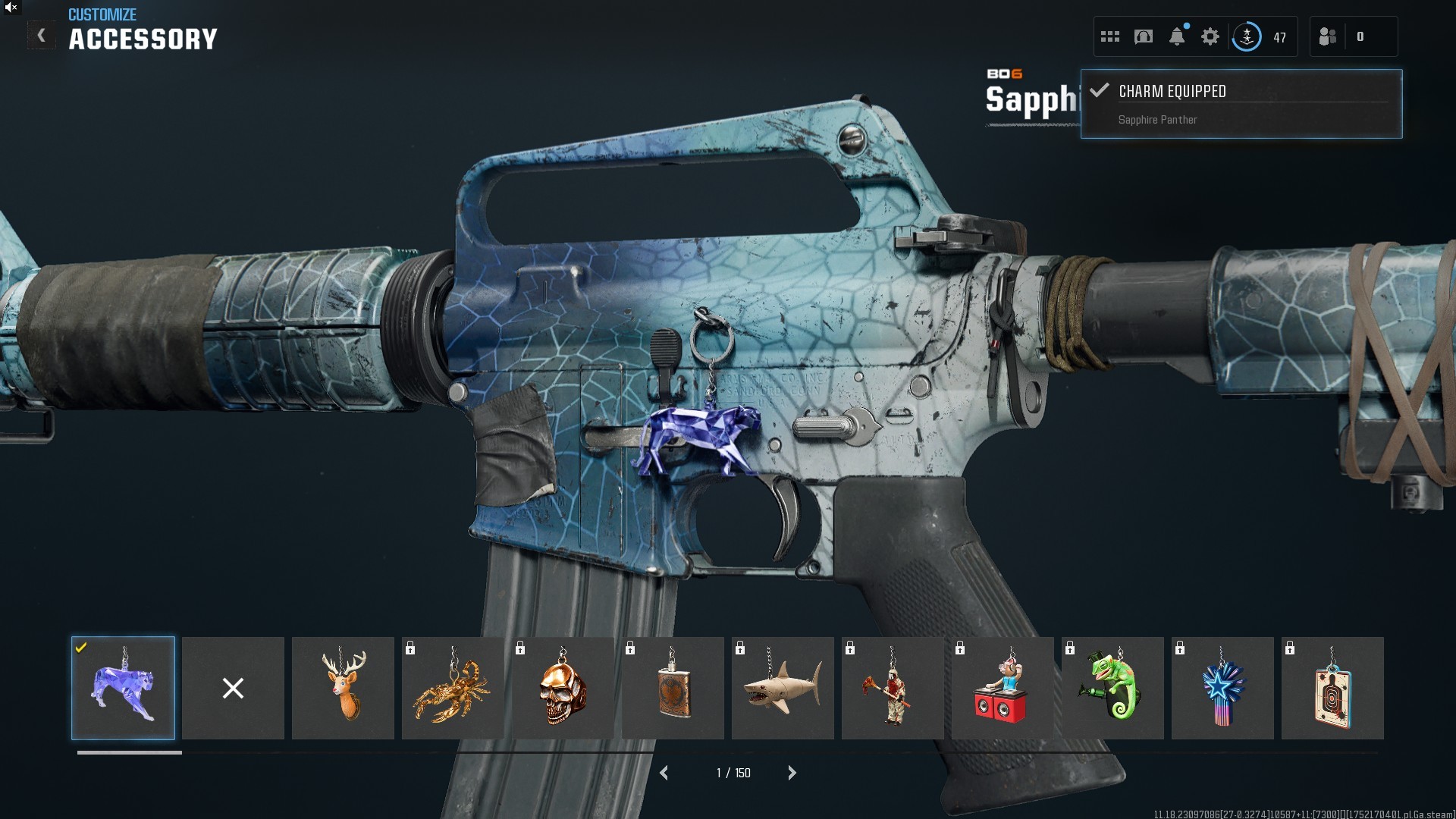Click the player rank emblem

(x=1247, y=36)
